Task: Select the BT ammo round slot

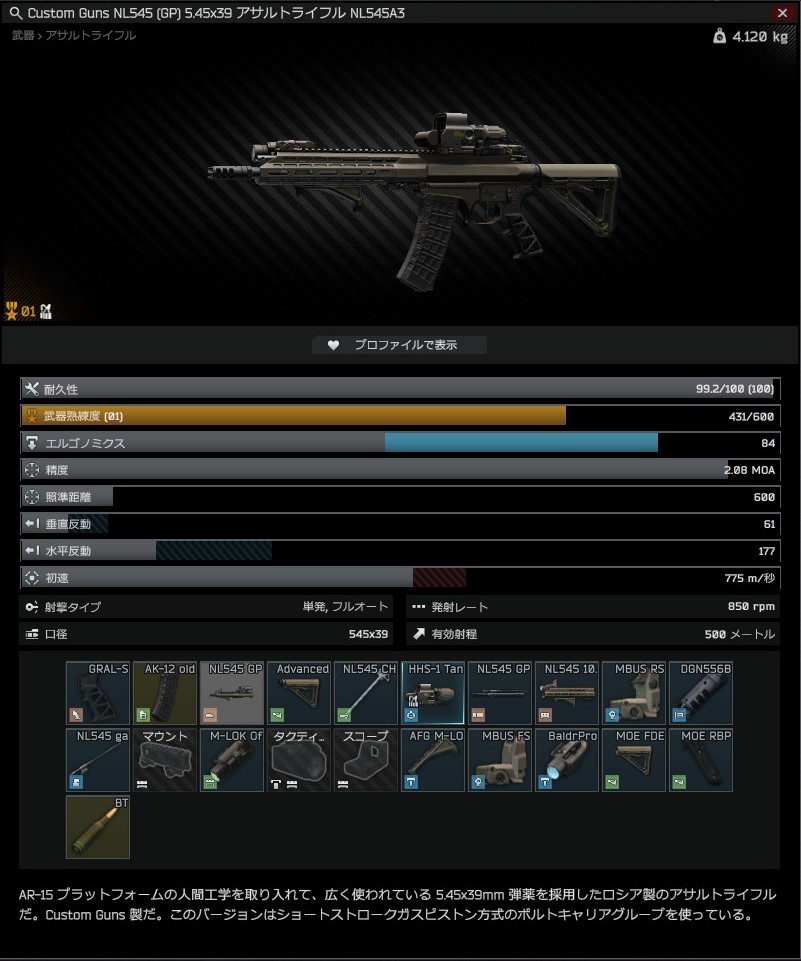Action: [x=98, y=827]
